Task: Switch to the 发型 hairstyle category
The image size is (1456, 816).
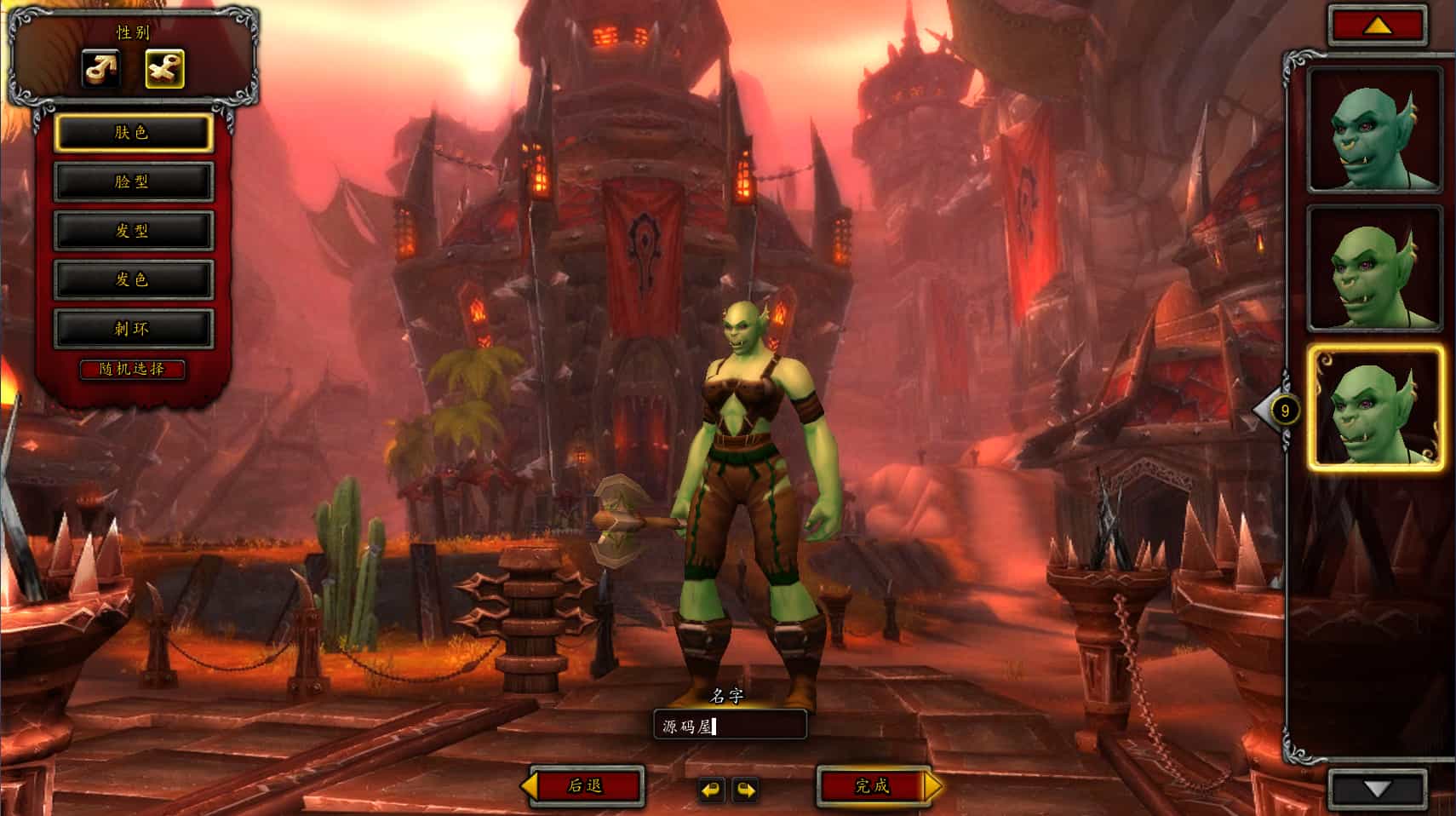Action: click(133, 231)
